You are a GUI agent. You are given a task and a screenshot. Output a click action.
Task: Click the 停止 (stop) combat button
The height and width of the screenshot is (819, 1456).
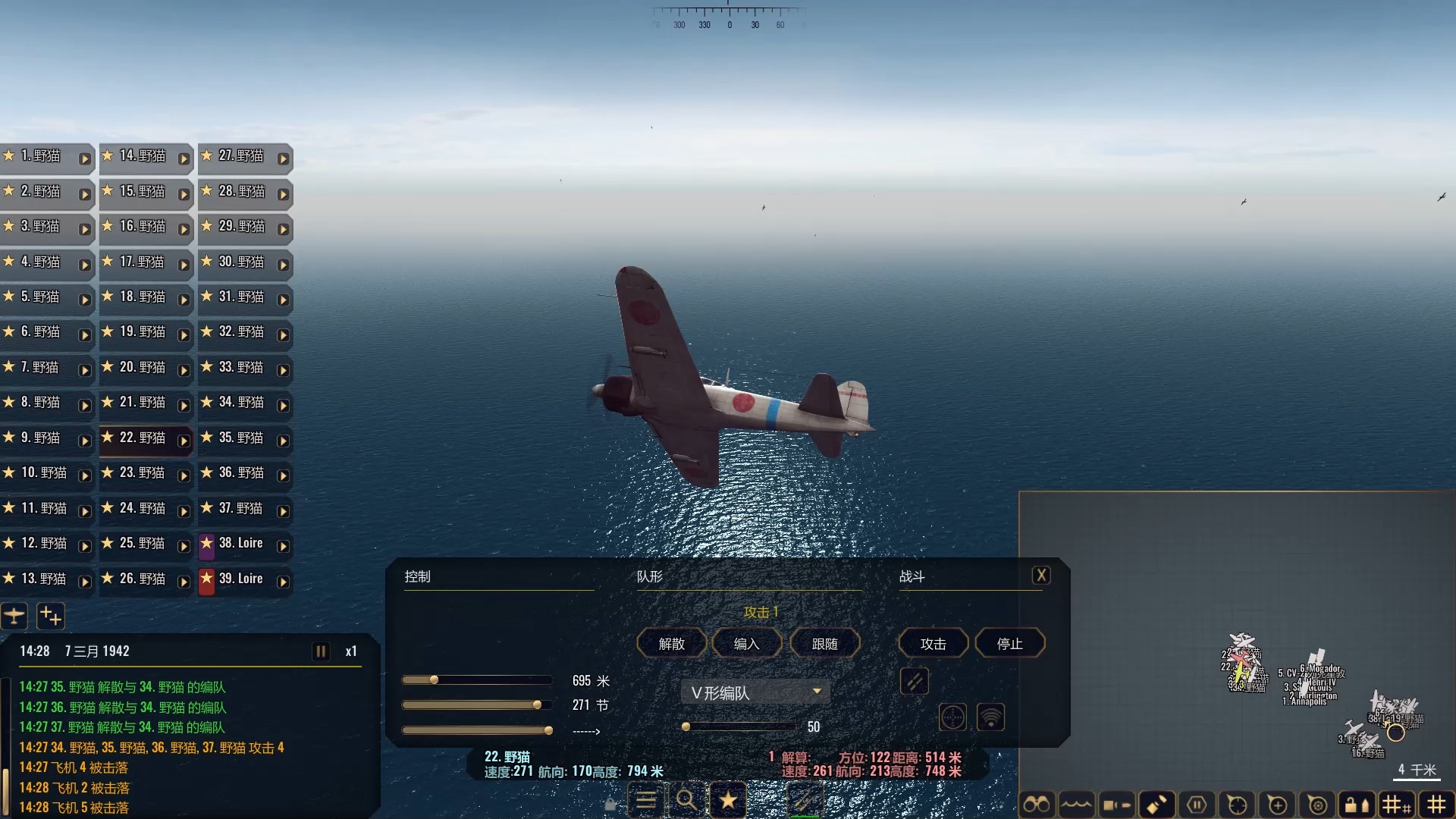pyautogui.click(x=1009, y=644)
